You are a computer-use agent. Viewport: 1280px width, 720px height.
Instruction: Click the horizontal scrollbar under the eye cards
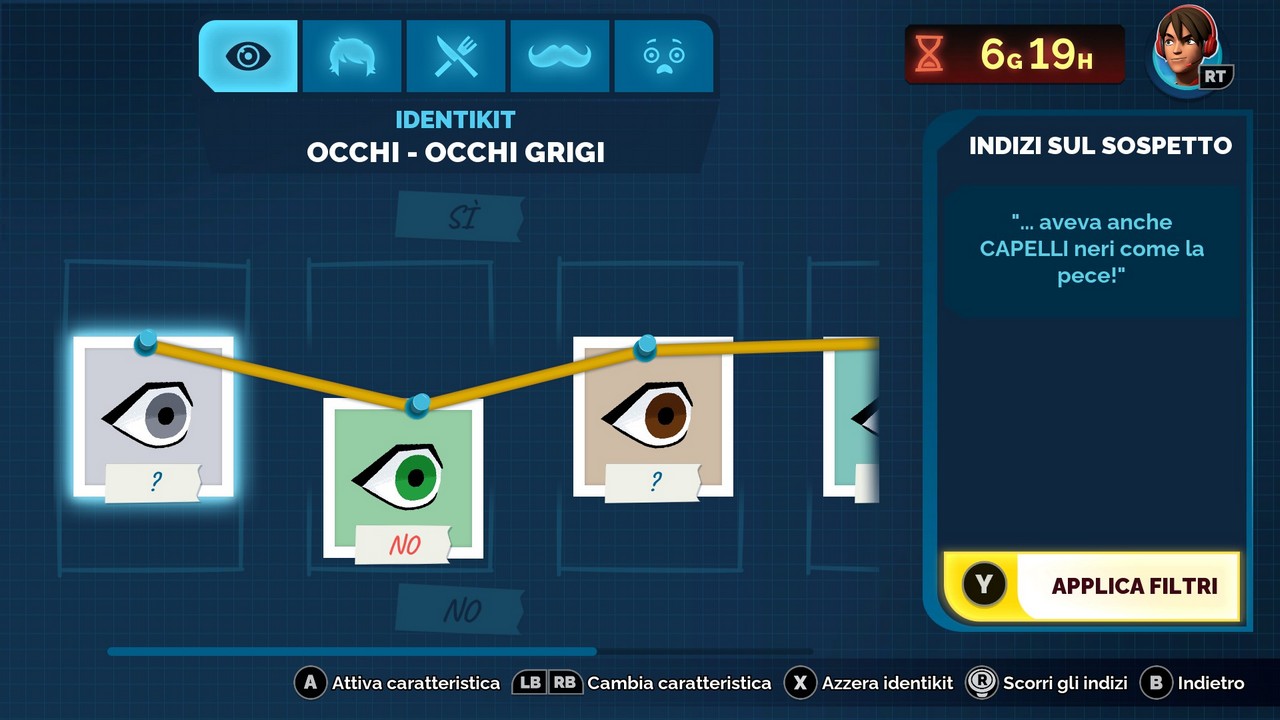pos(352,651)
